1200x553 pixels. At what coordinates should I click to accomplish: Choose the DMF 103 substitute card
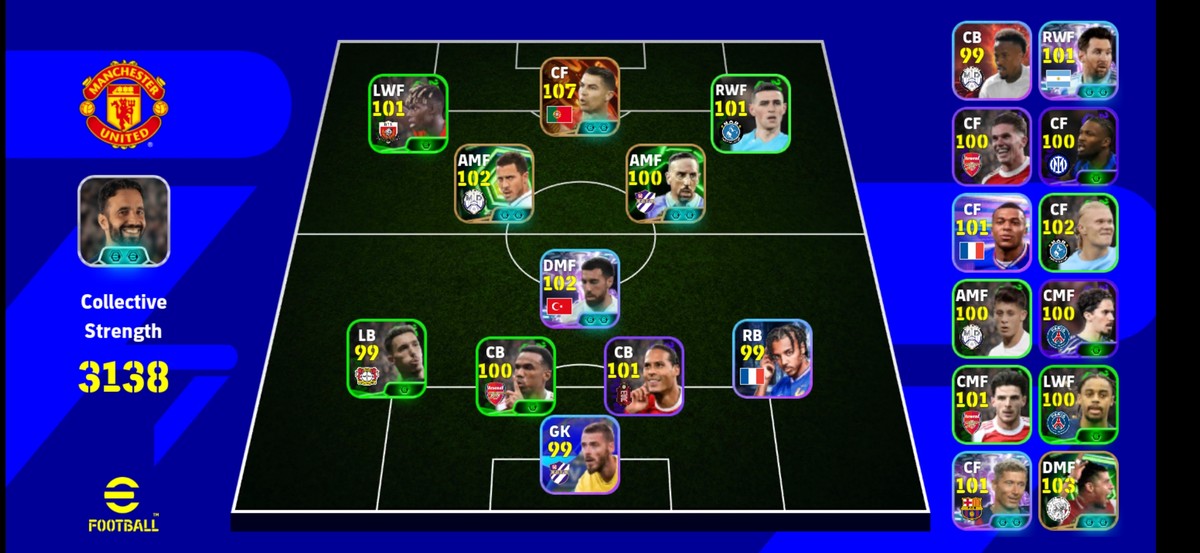tap(1077, 490)
